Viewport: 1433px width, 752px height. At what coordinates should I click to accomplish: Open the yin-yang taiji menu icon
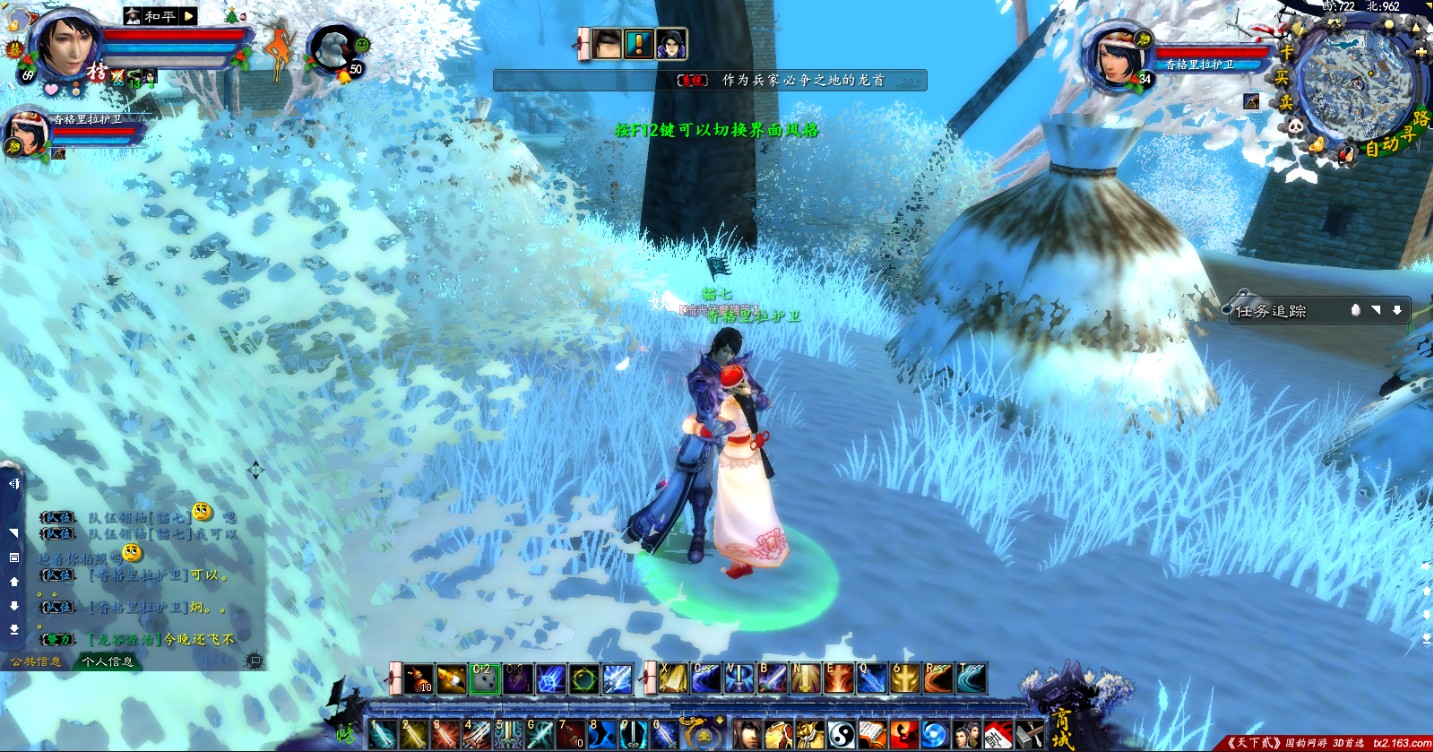840,735
